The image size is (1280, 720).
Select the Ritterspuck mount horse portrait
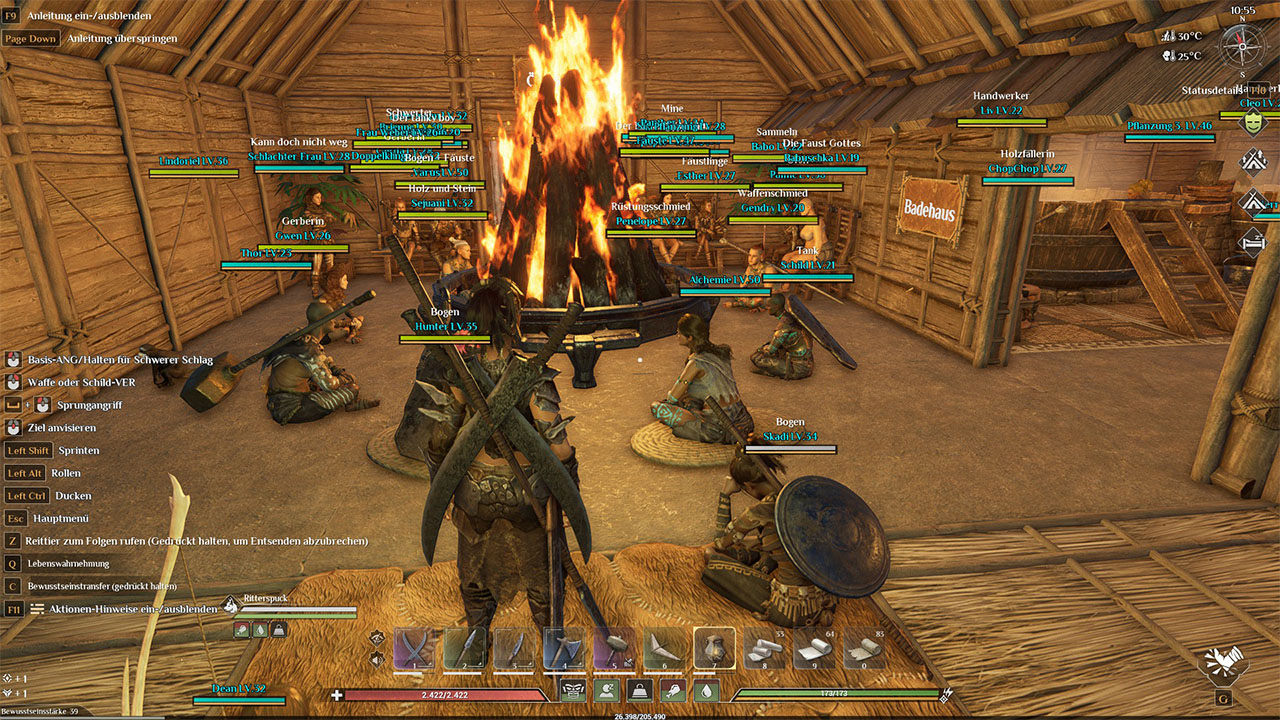(x=231, y=605)
